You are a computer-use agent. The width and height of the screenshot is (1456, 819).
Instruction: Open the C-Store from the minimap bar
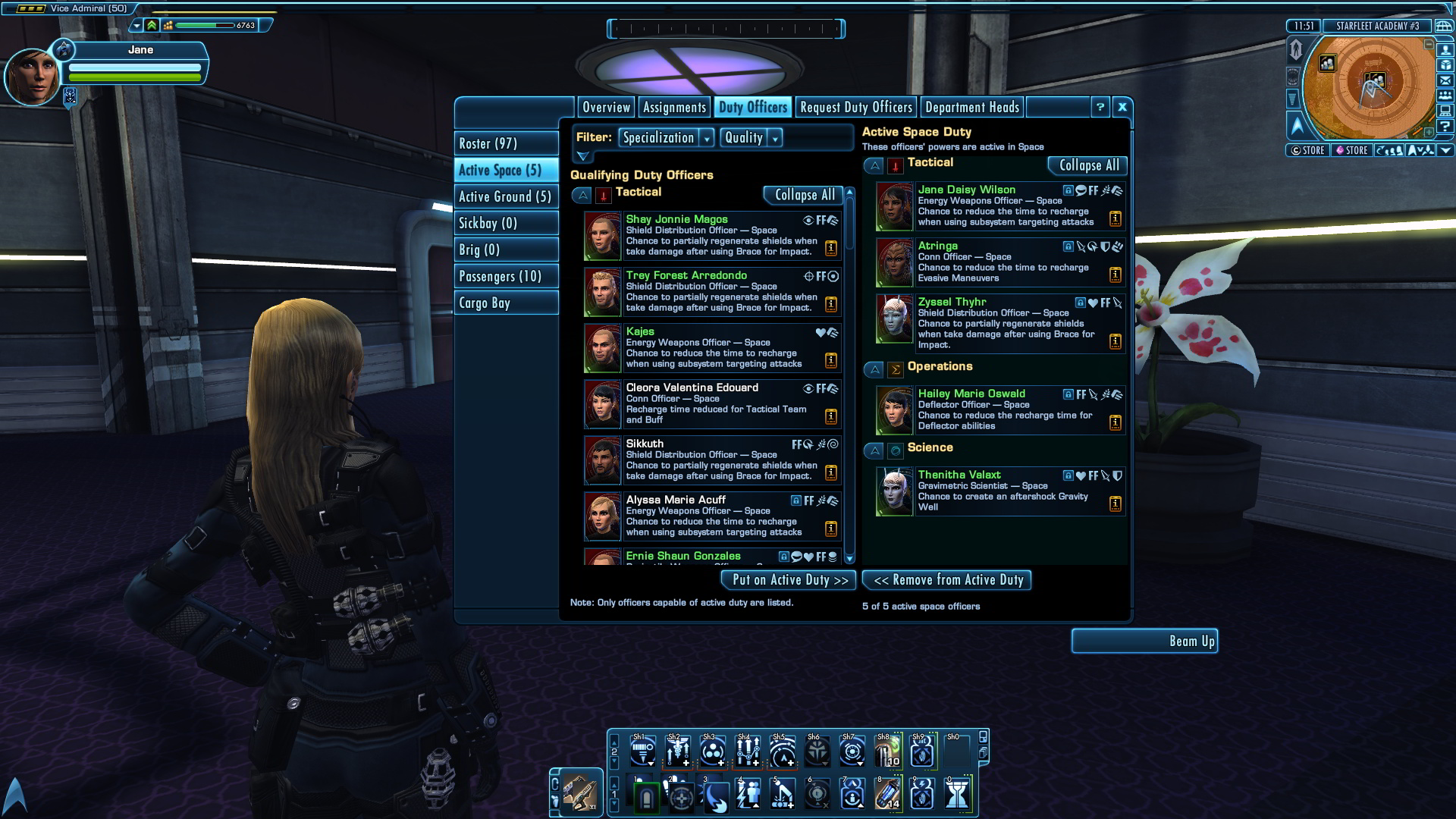[x=1307, y=150]
